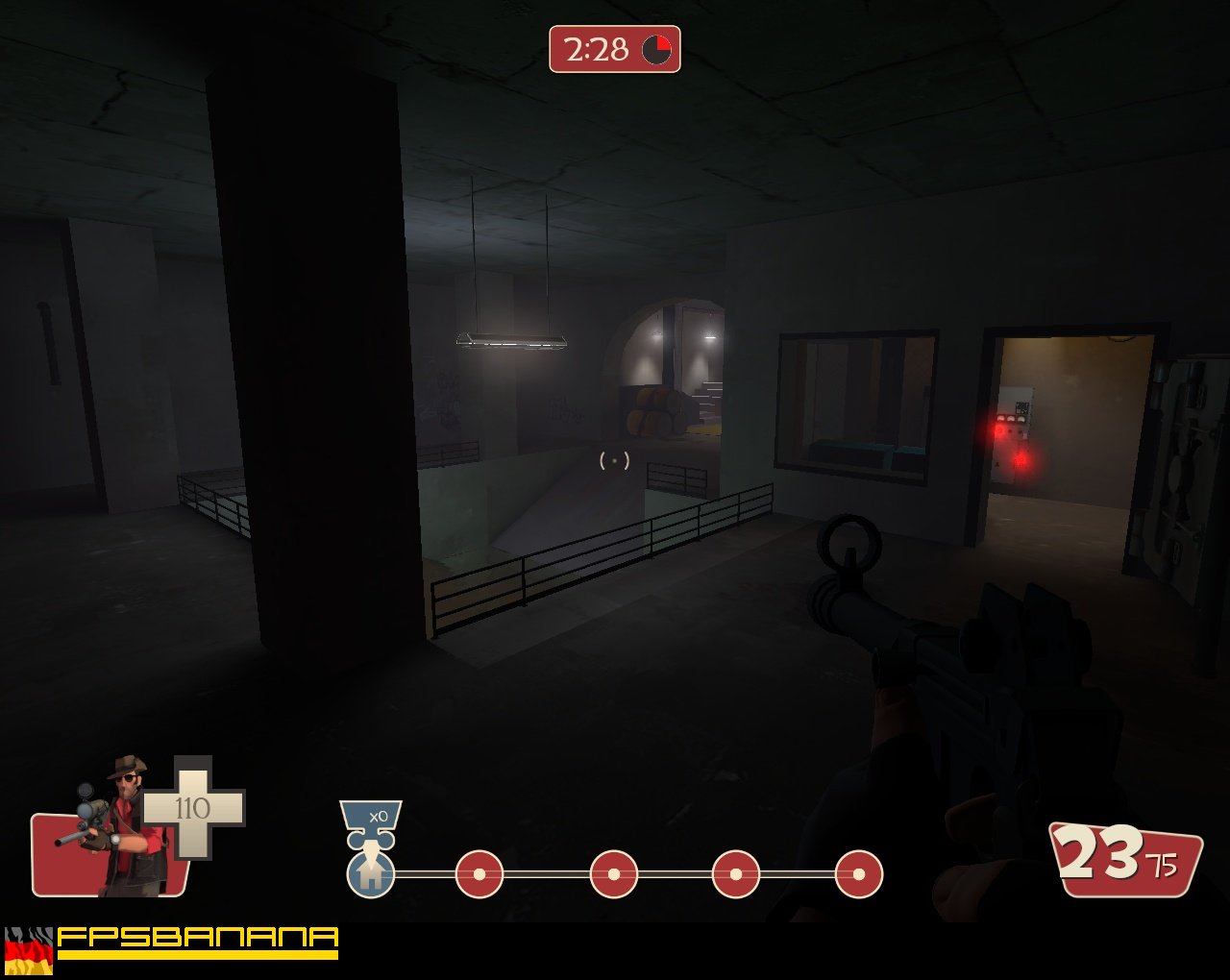Screen dimensions: 1230x980
Task: Click the Sniper class portrait
Action: pos(120,826)
